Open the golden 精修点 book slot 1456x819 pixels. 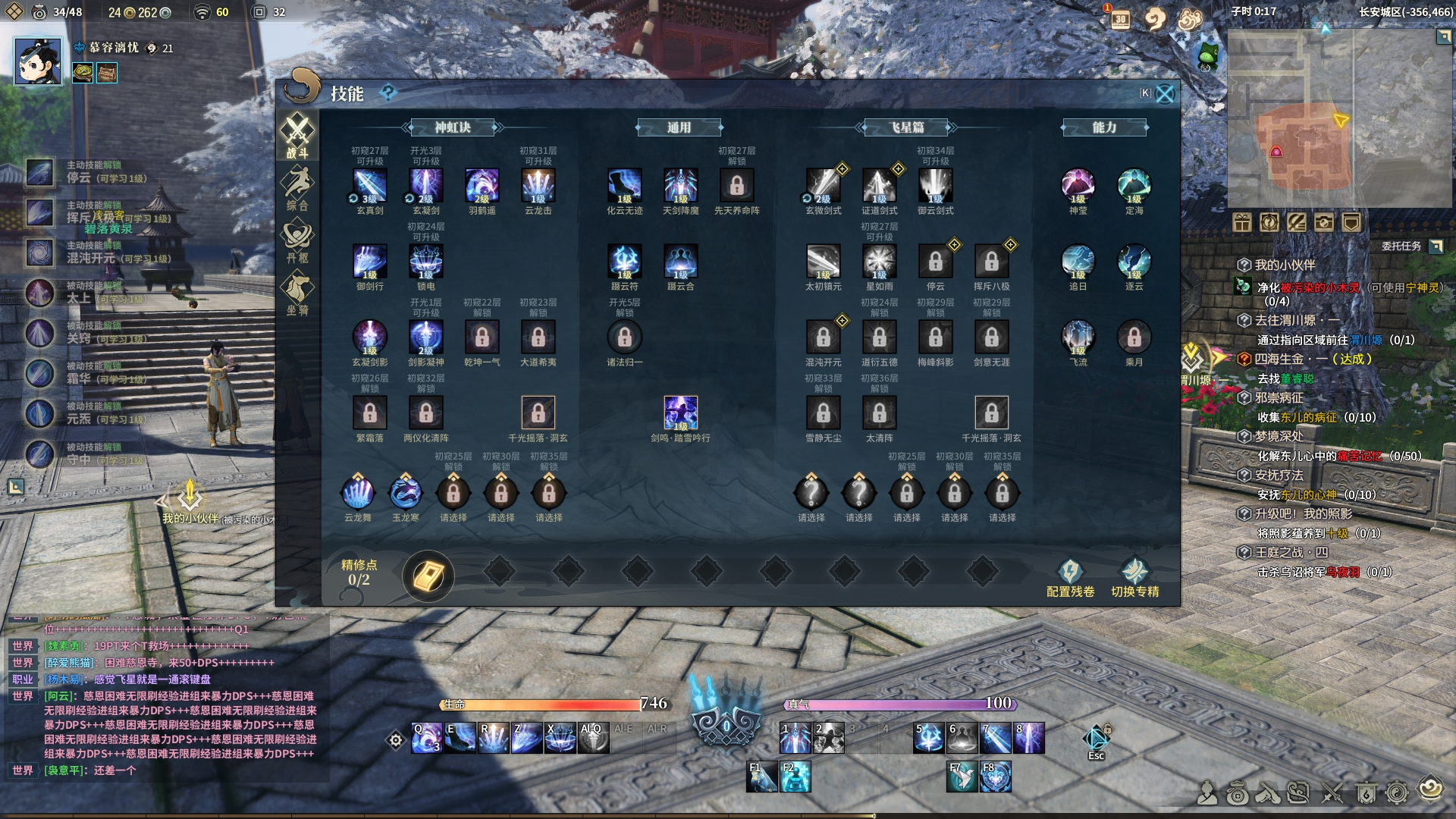tap(428, 577)
